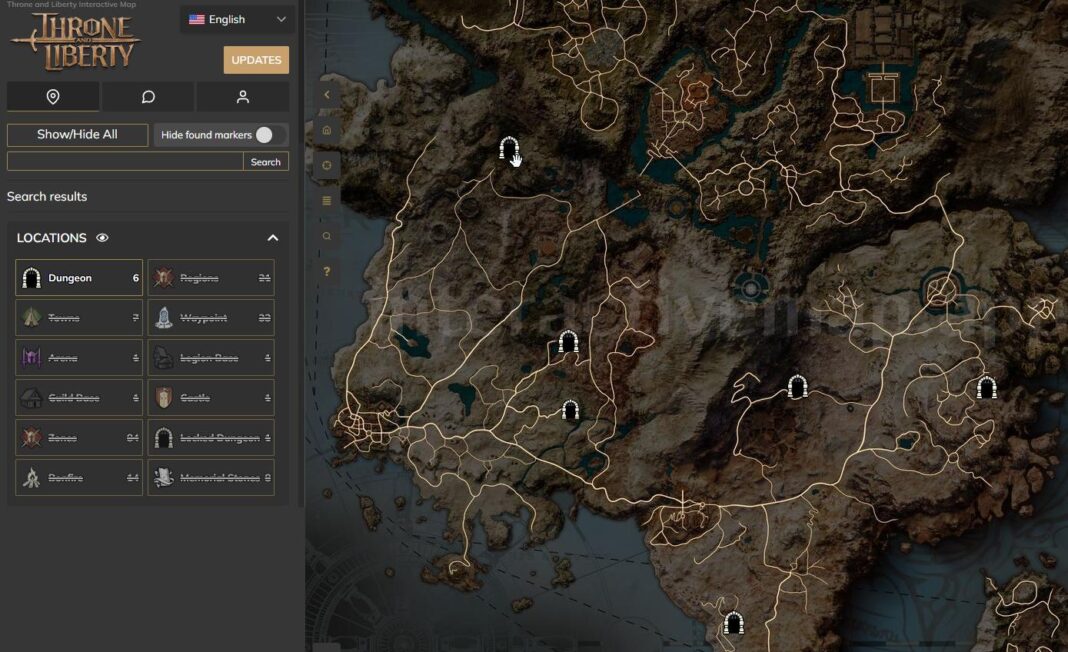The height and width of the screenshot is (652, 1068).
Task: Enable the Bonfire filter entry
Action: click(79, 478)
